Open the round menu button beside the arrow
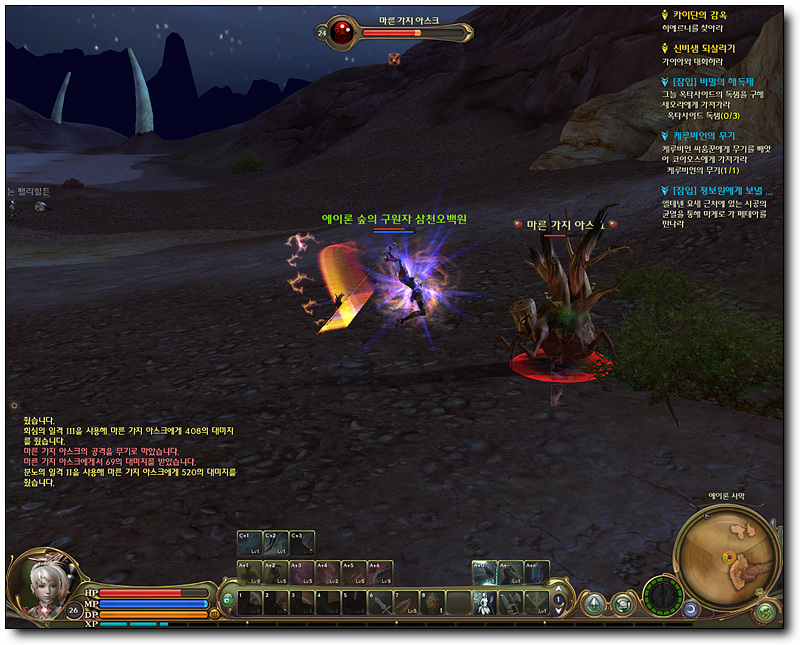This screenshot has width=800, height=645. click(x=623, y=604)
